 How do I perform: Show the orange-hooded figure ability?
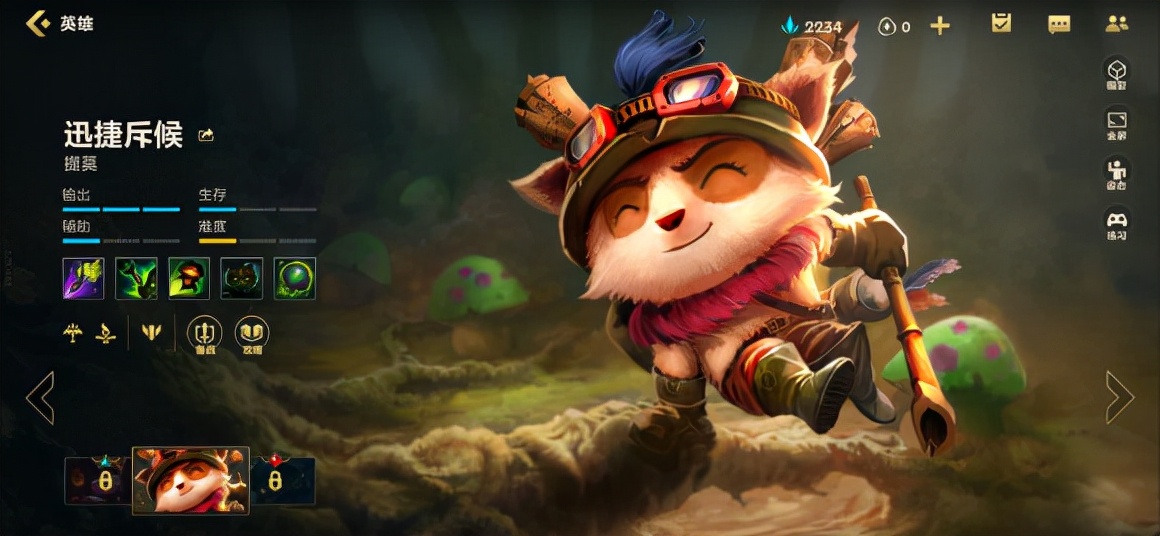click(189, 278)
